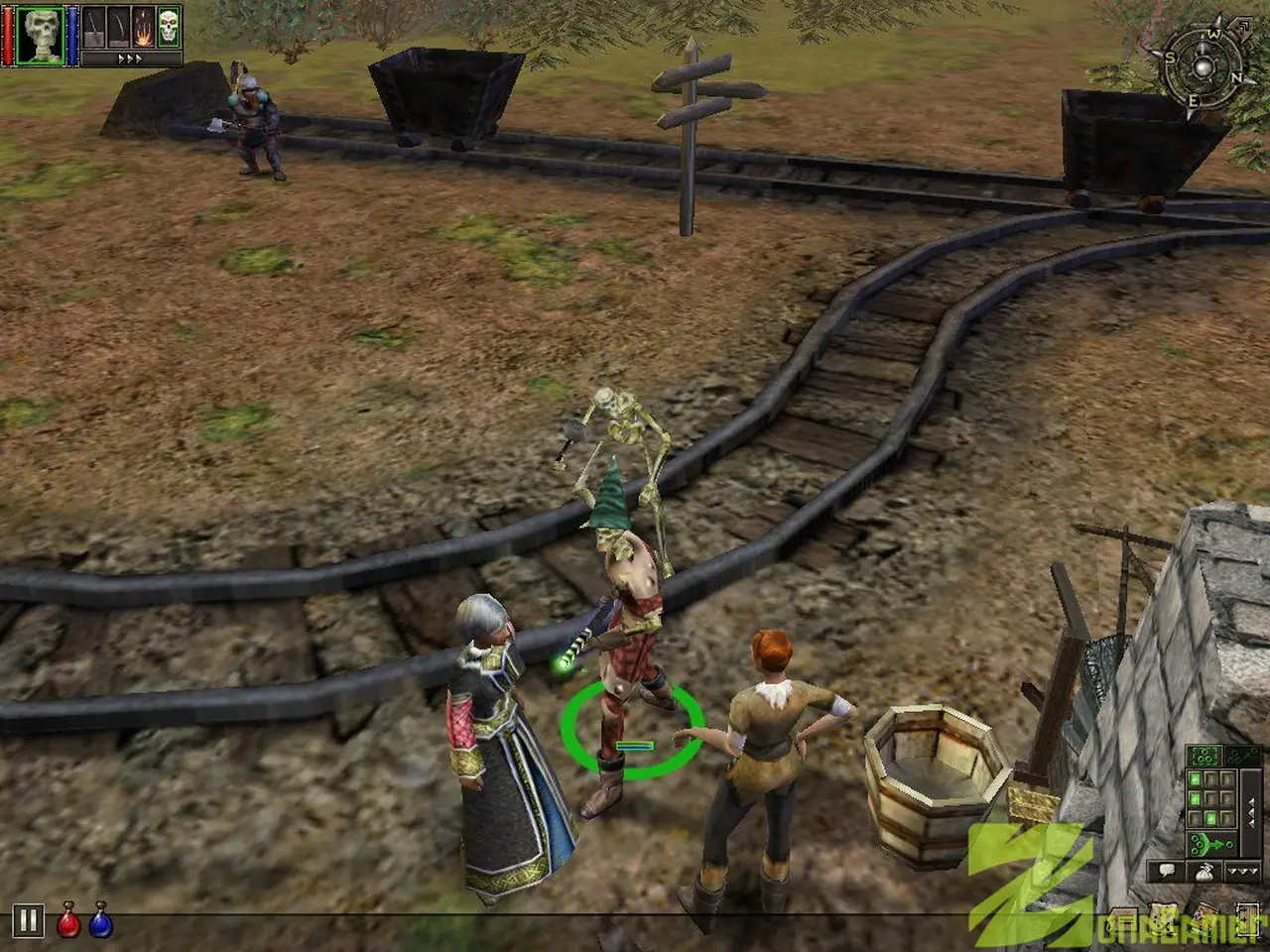Expand the triple-arrow strip under the weapon slots
The width and height of the screenshot is (1270, 952).
[130, 58]
